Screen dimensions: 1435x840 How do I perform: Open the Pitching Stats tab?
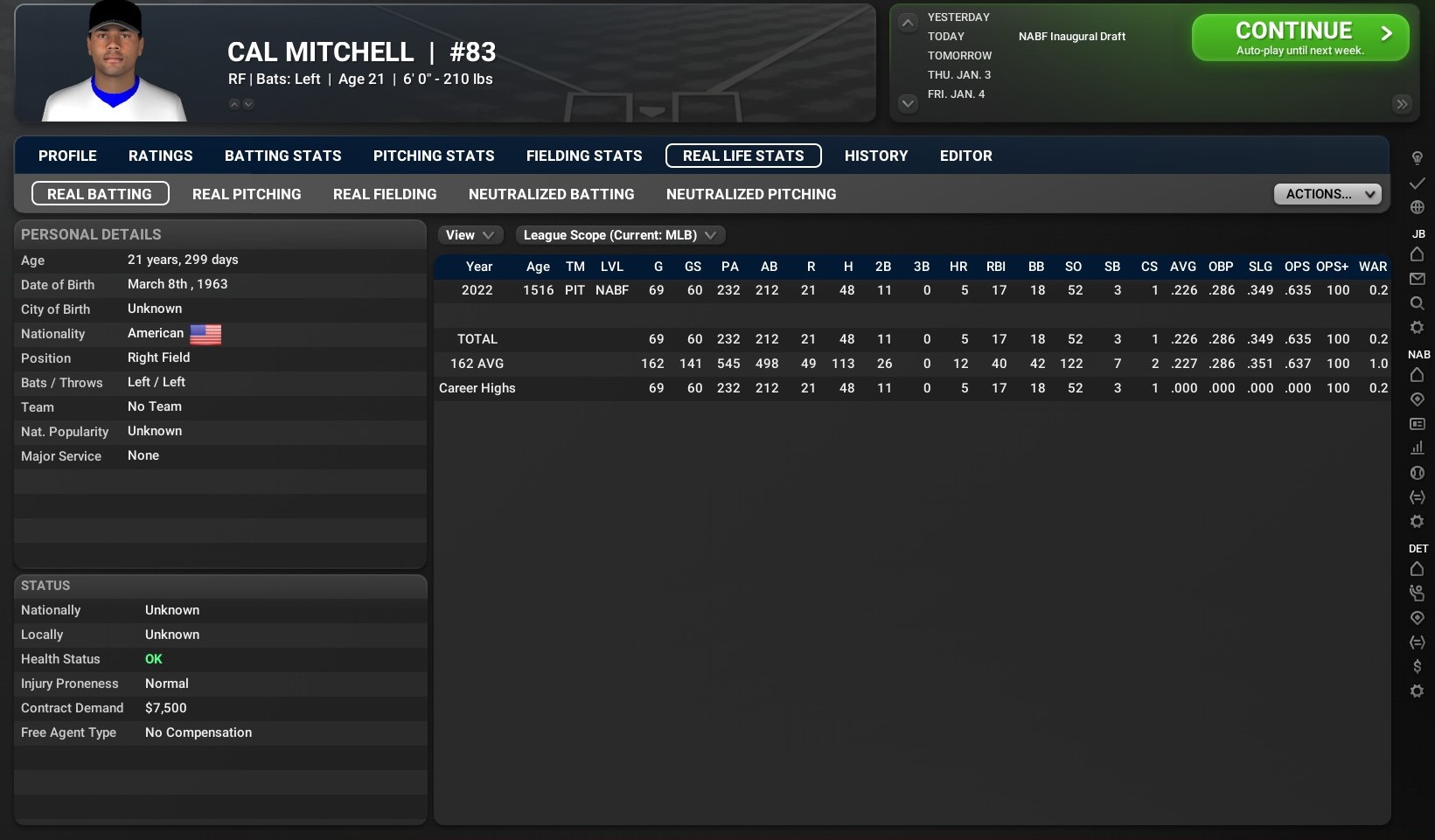(x=434, y=156)
